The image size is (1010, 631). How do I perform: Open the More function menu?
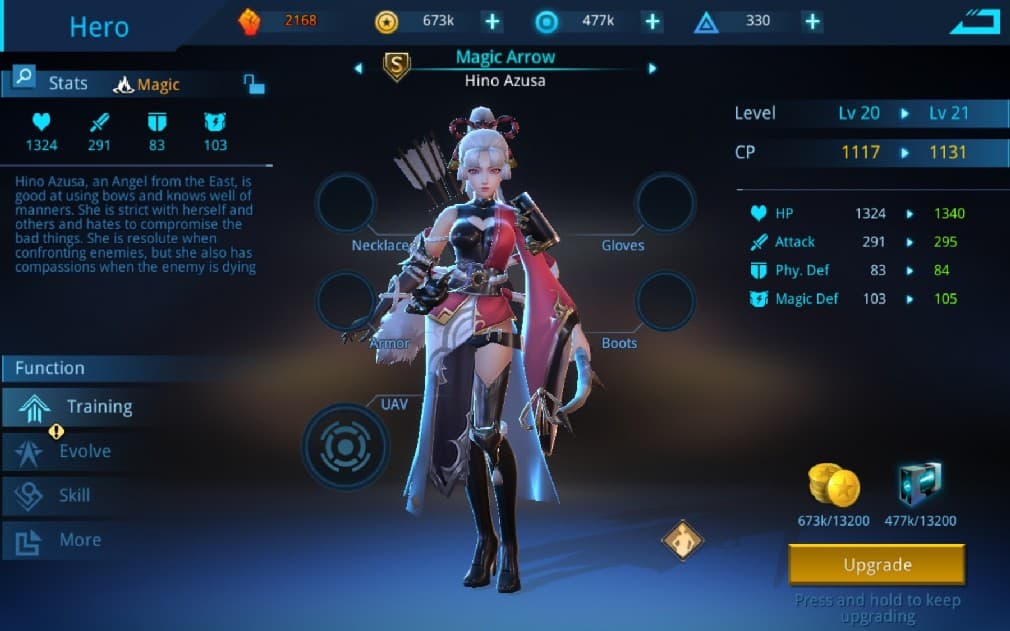pyautogui.click(x=62, y=540)
